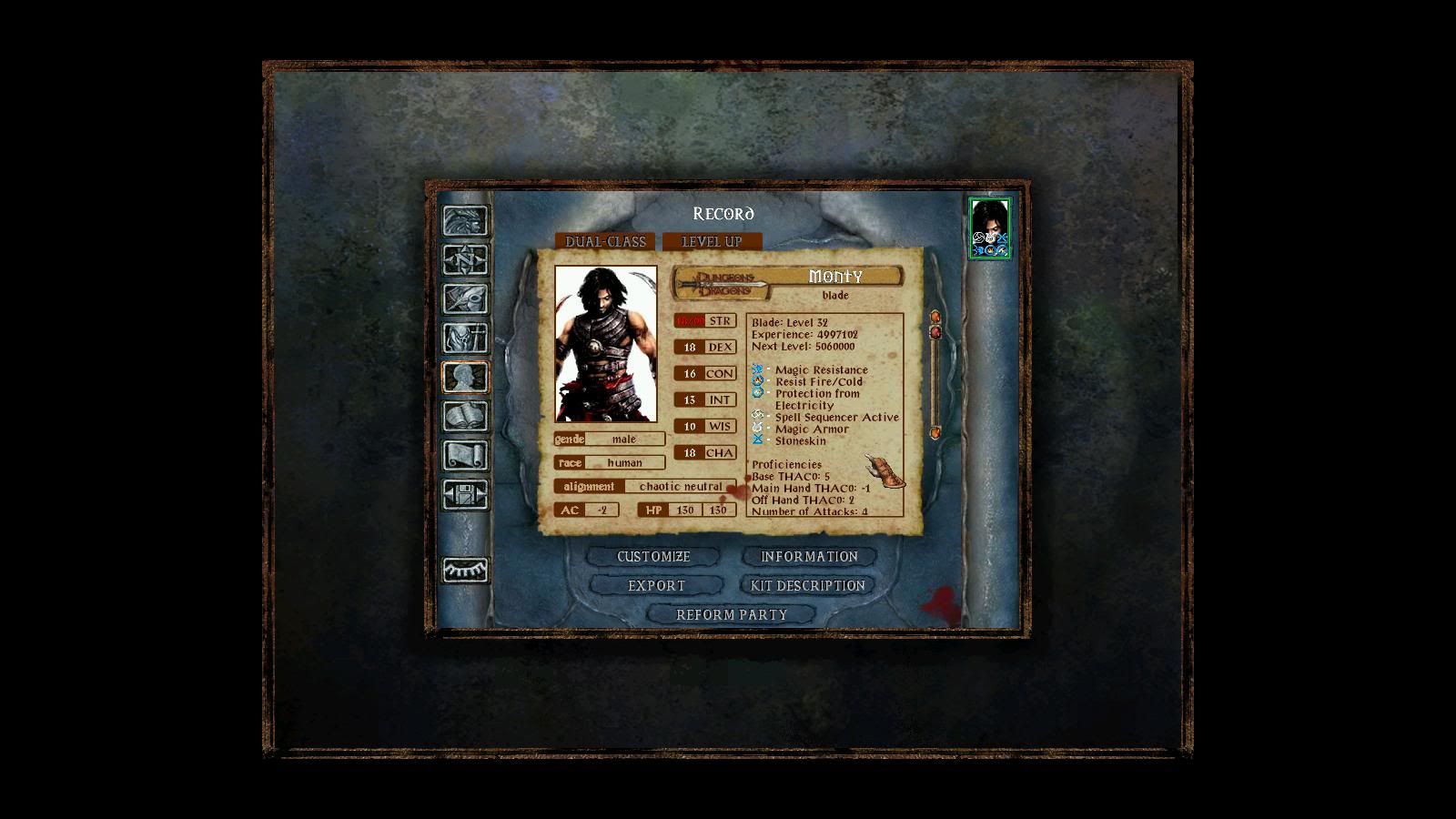Click the stats scrollbar up arrow gem

point(935,317)
